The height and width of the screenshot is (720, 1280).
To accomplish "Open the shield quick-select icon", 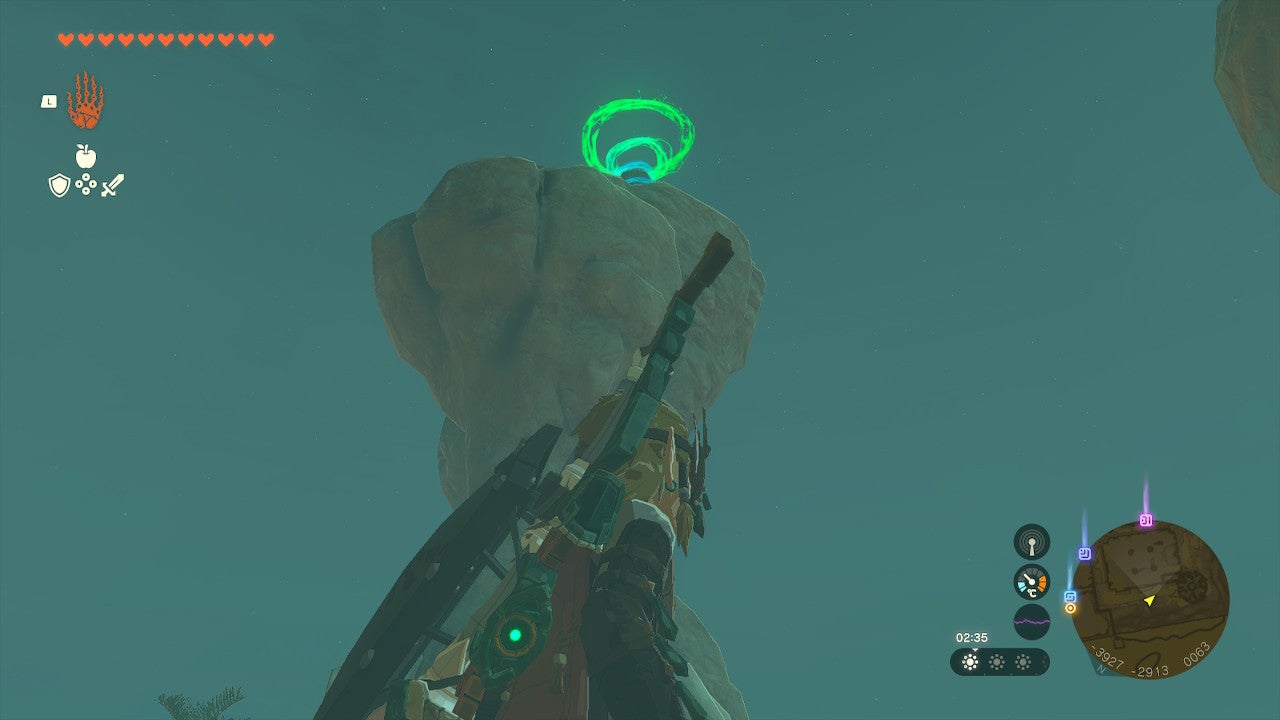I will [x=59, y=185].
